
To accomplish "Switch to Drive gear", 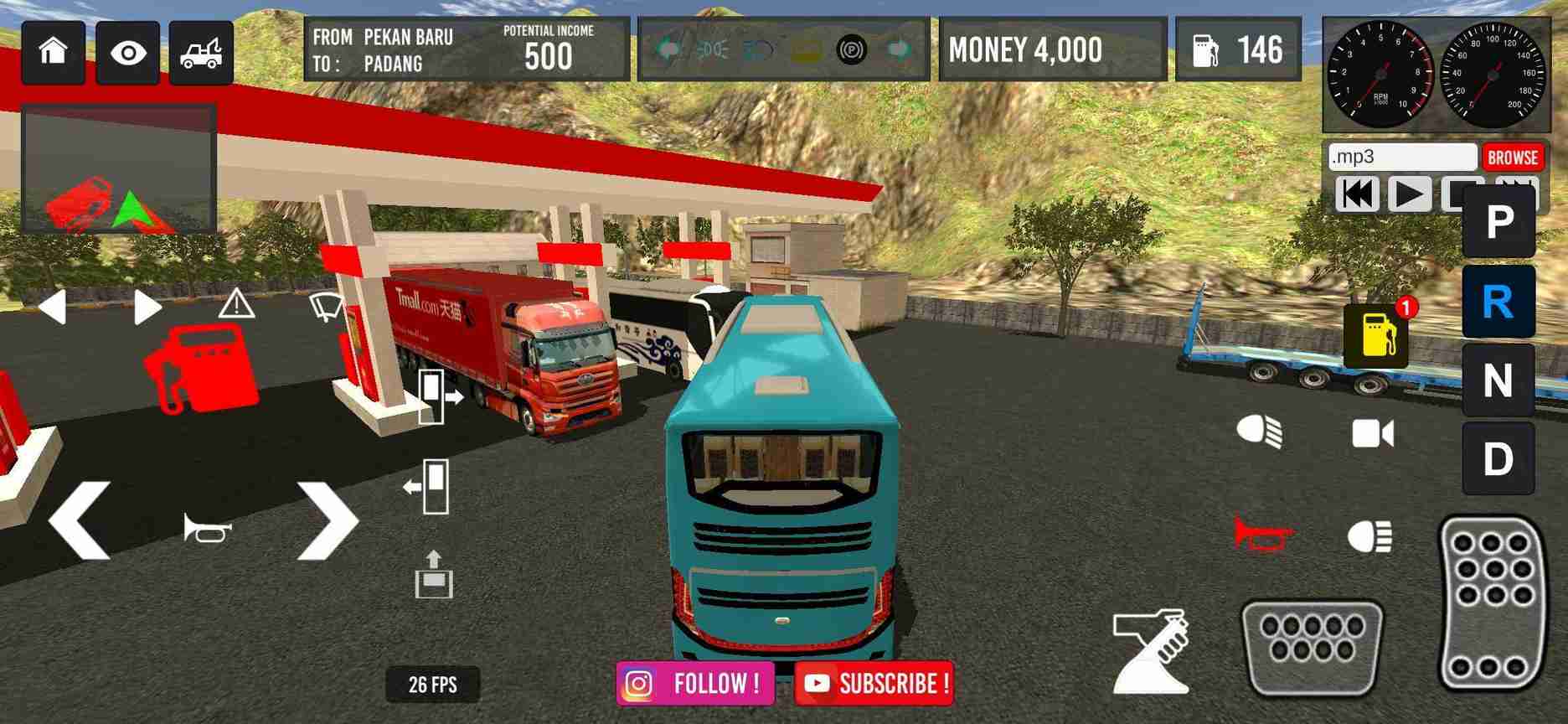I will click(x=1498, y=459).
